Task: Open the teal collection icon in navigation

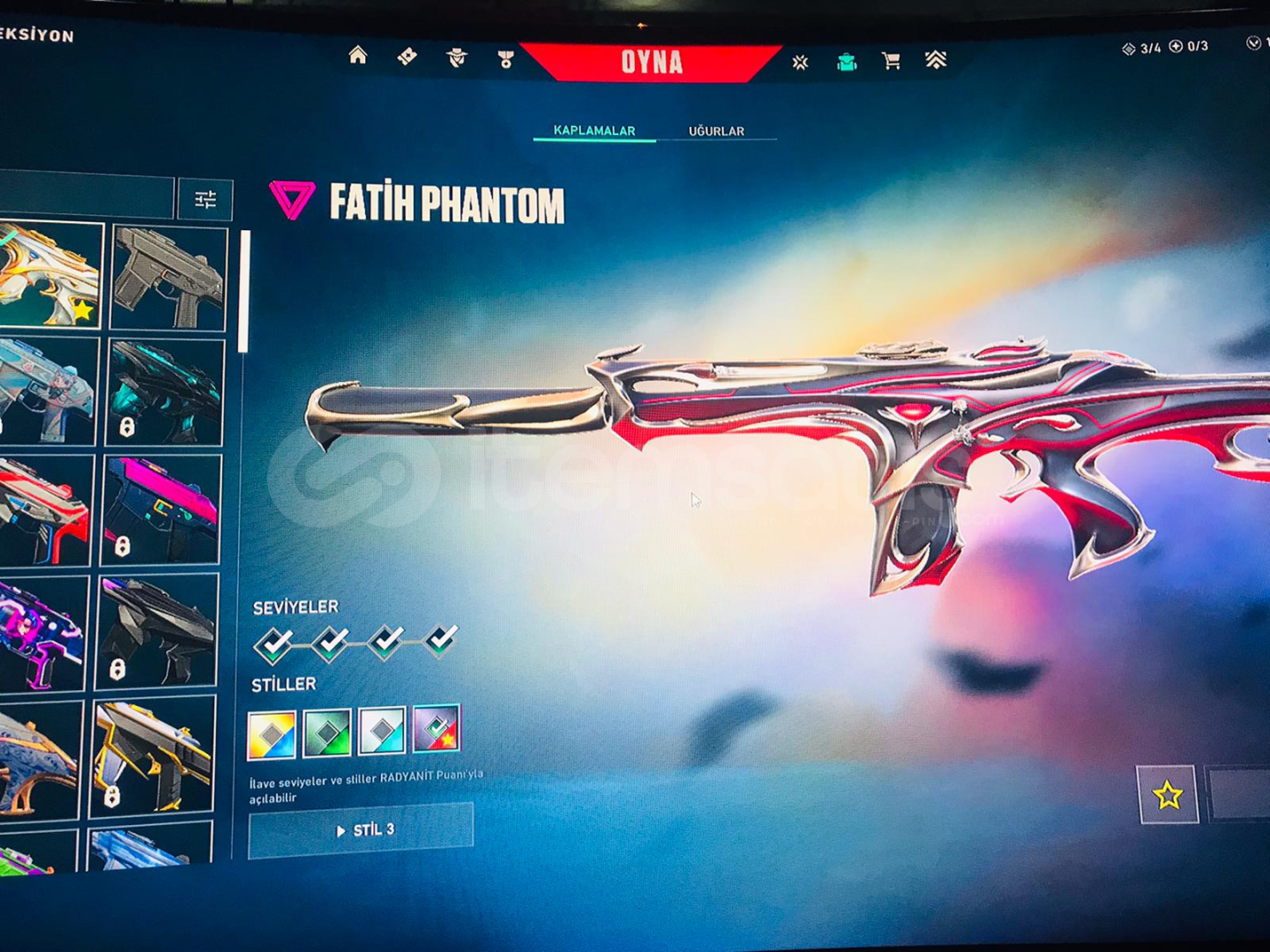Action: [x=847, y=61]
